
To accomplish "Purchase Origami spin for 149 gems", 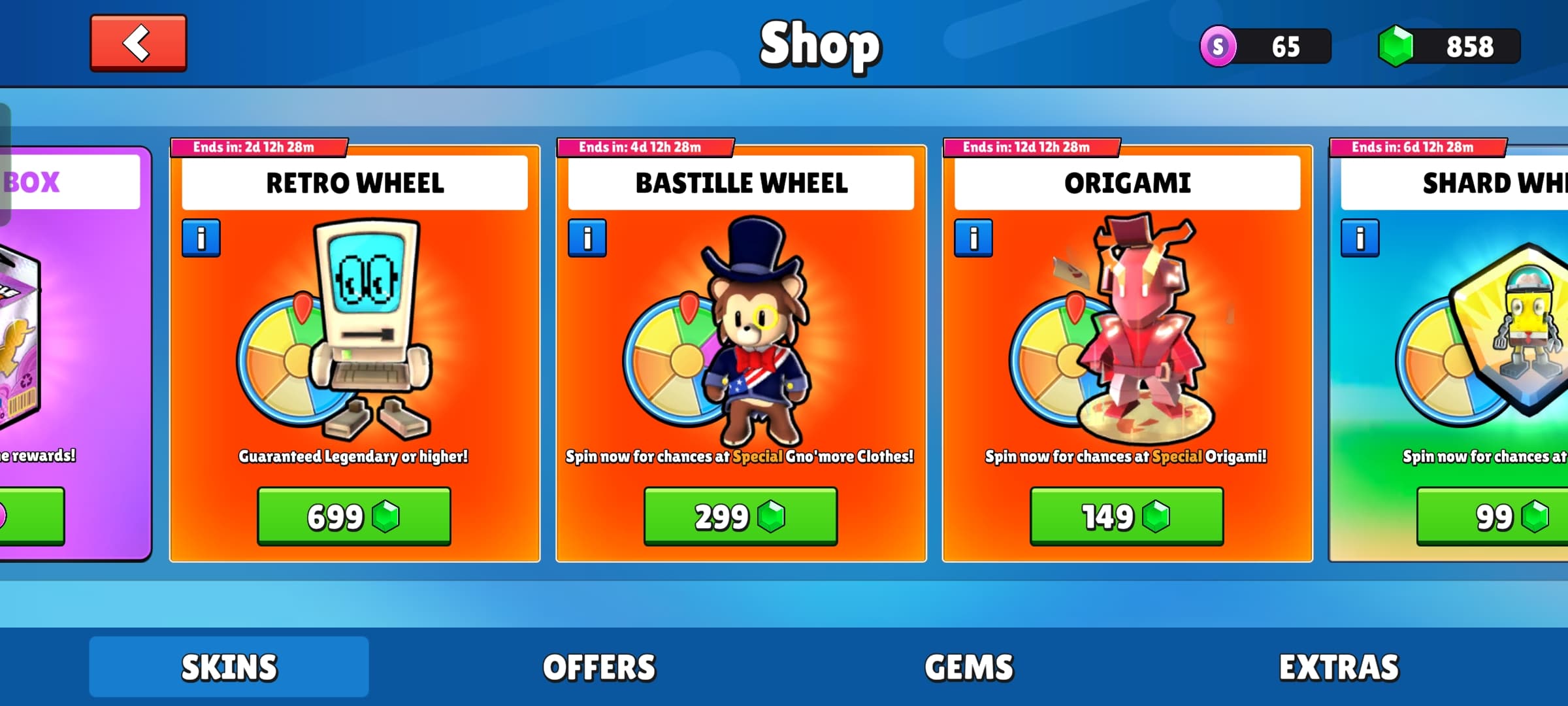I will tap(1126, 516).
